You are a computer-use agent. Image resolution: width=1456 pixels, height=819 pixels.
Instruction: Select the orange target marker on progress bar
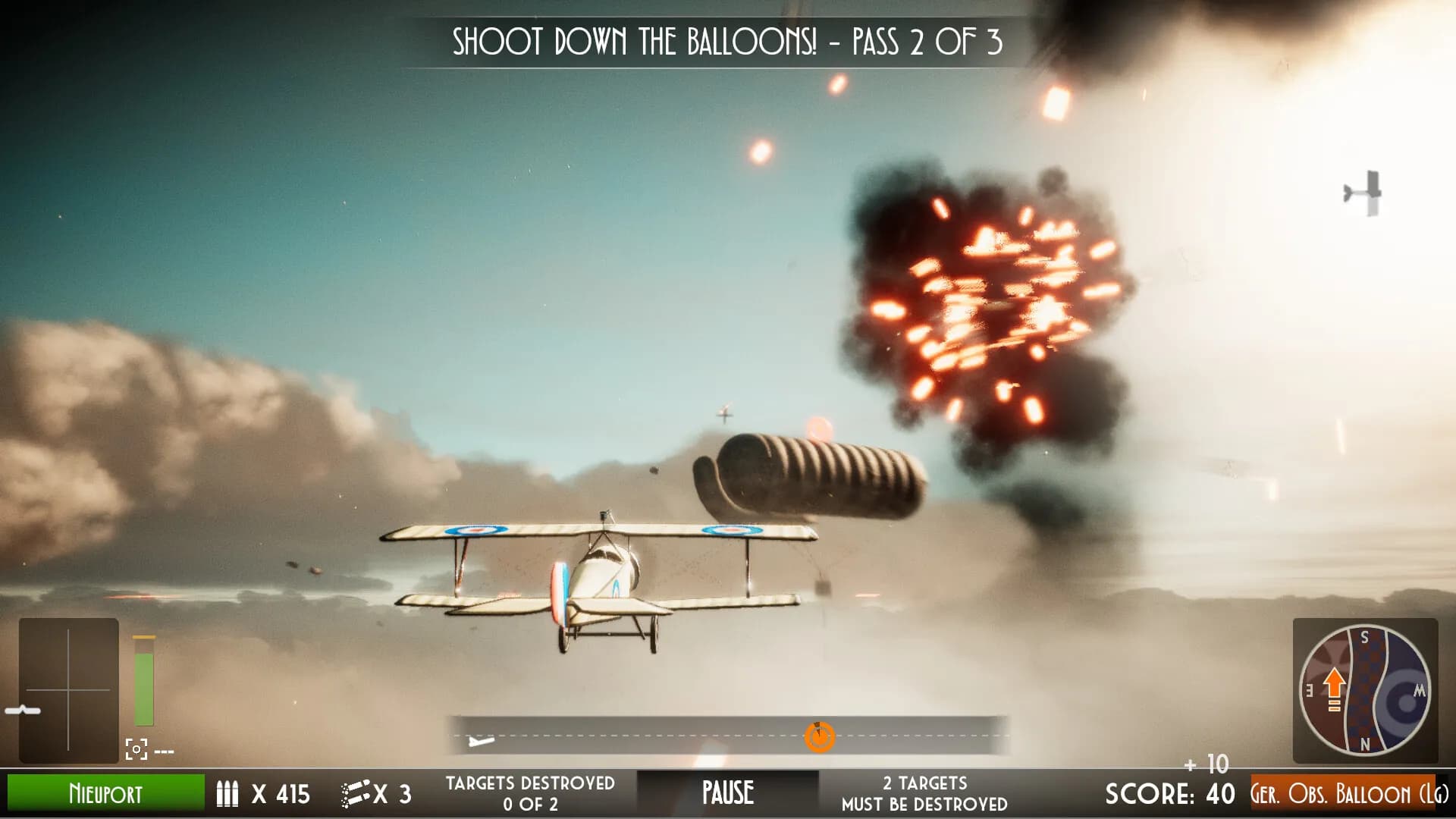(x=819, y=736)
